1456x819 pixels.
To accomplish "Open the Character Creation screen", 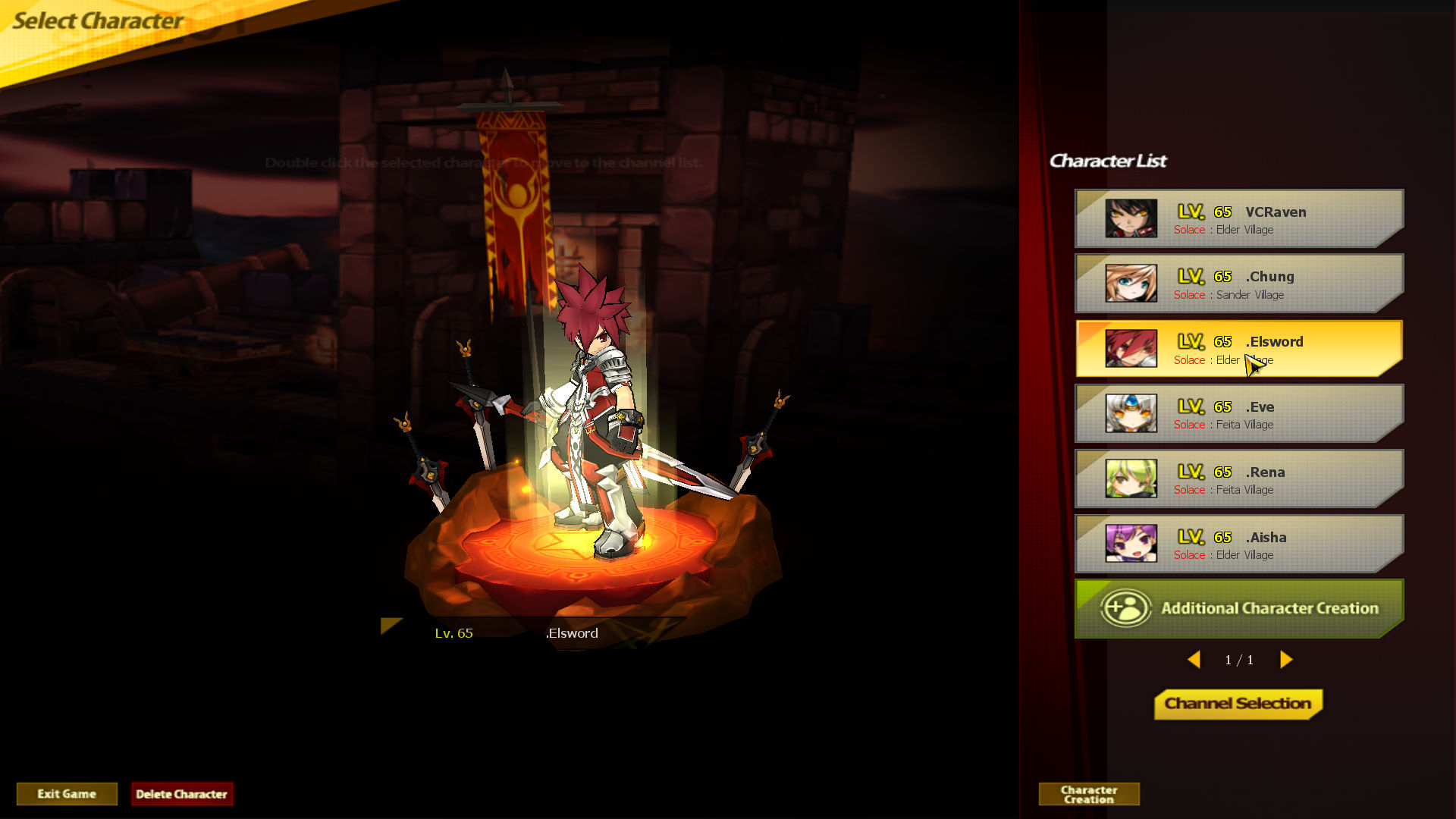I will pos(1089,794).
